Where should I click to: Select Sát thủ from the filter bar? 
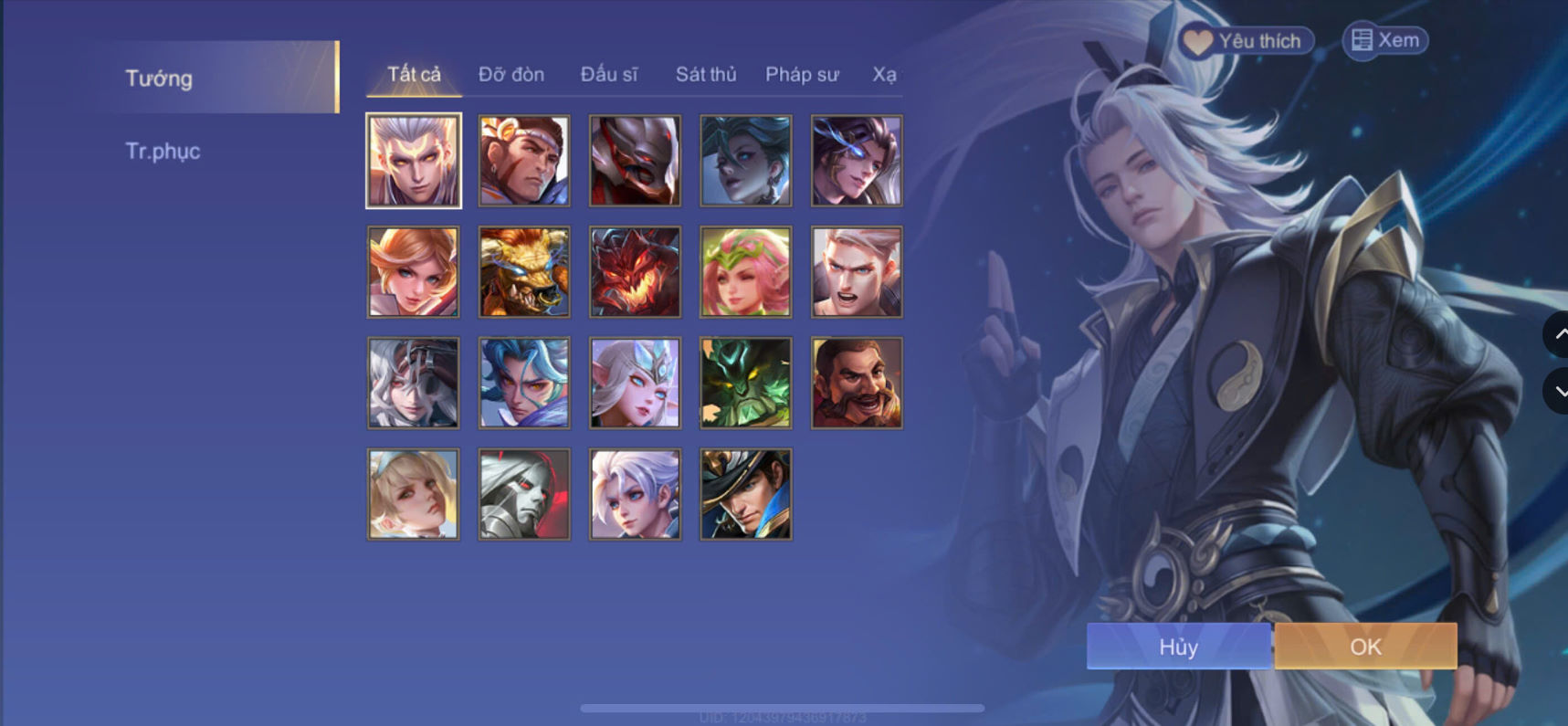click(706, 74)
